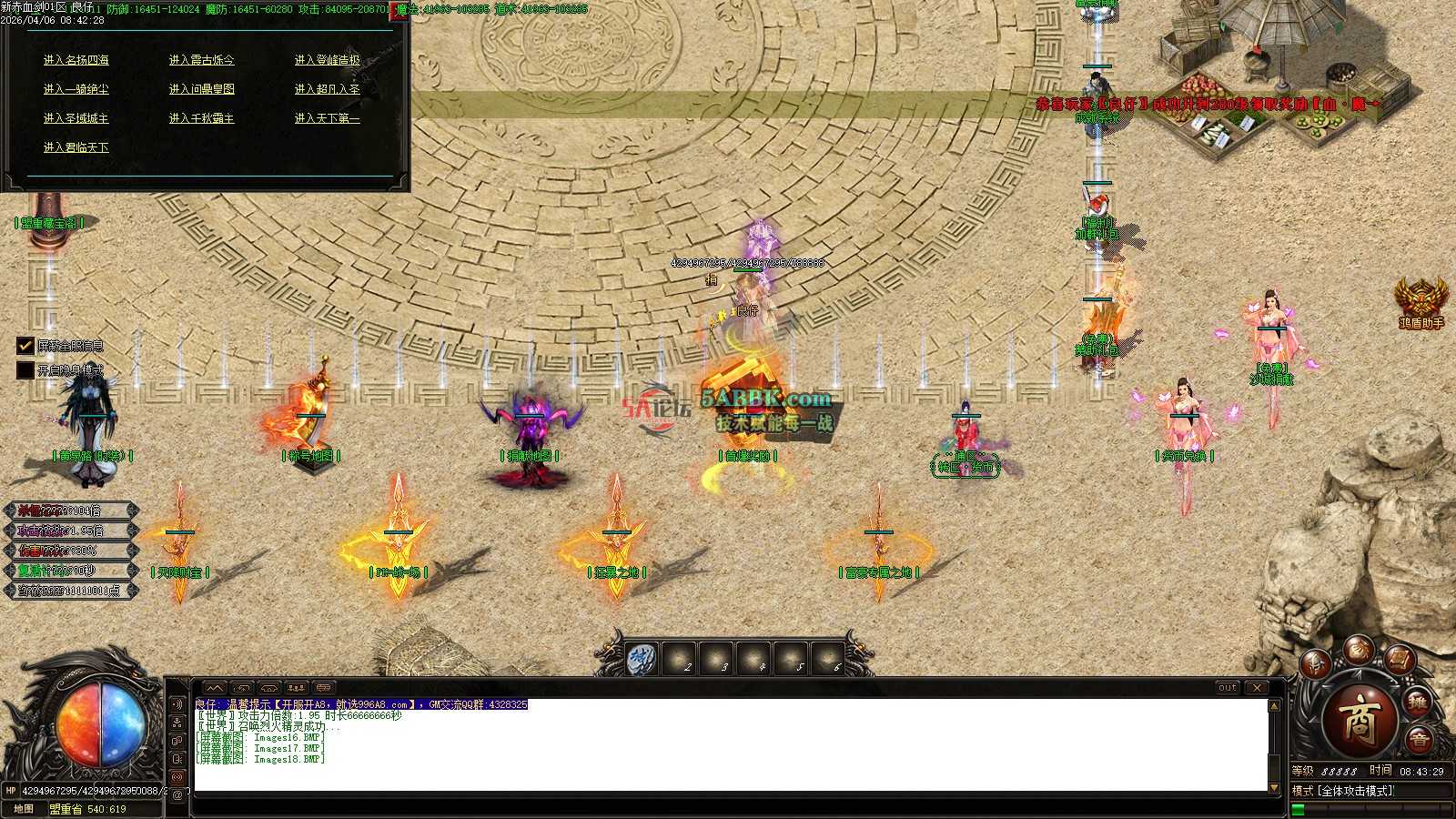Choose the 进入超凡入圣 option
The width and height of the screenshot is (1456, 819).
pyautogui.click(x=328, y=89)
